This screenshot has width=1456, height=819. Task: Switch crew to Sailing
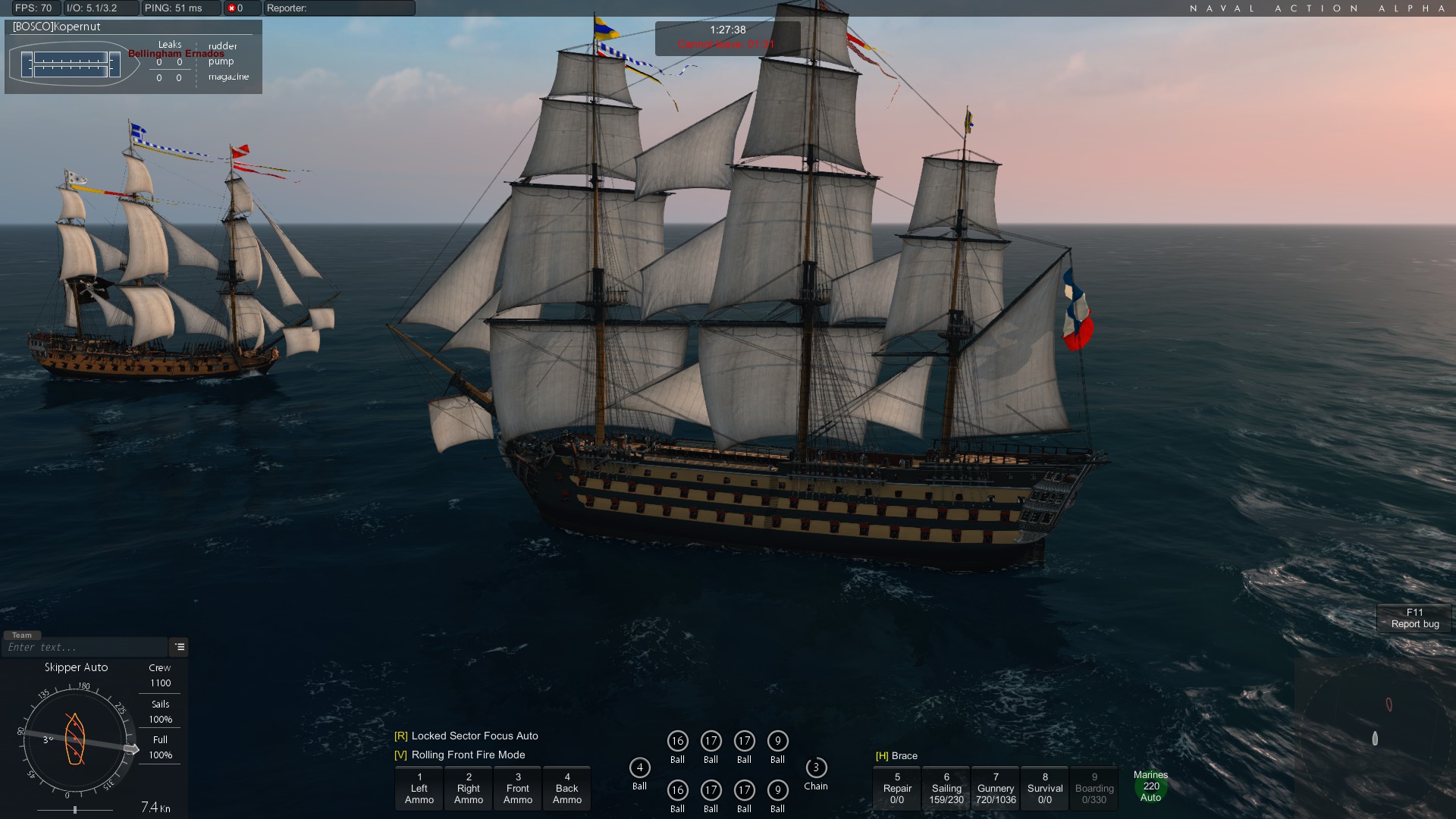point(946,789)
